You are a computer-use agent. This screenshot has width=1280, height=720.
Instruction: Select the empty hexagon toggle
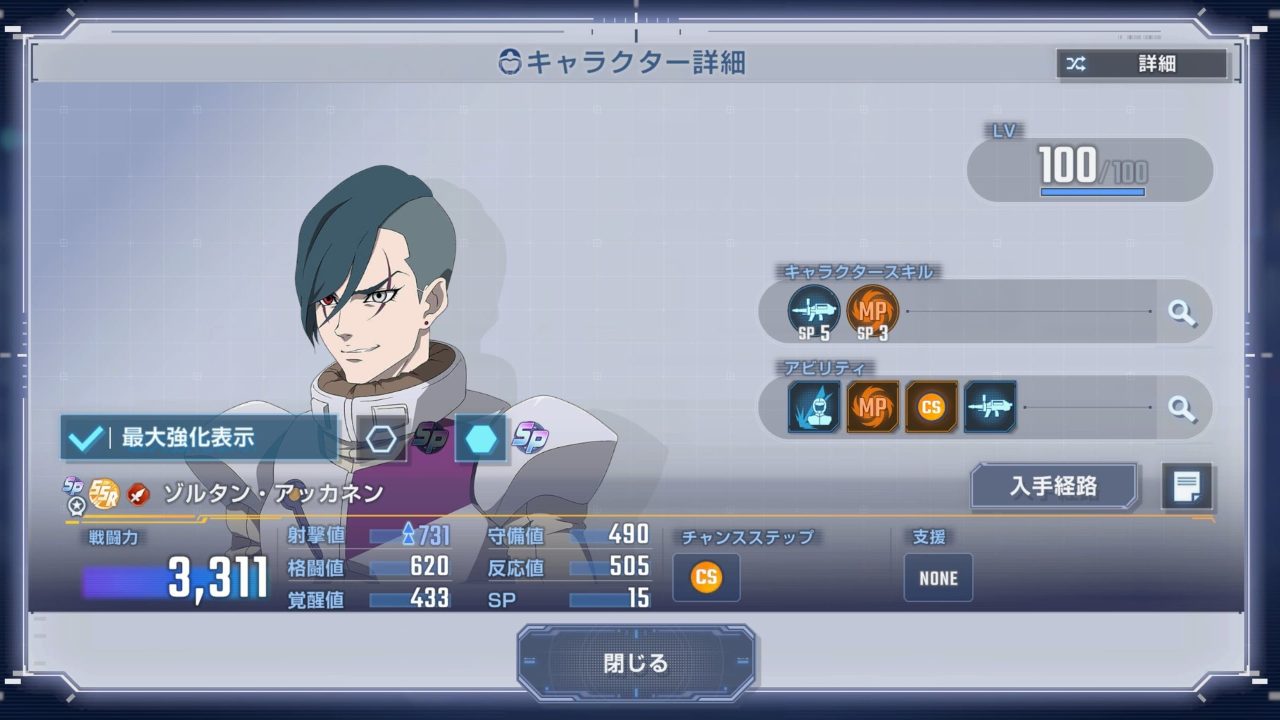tap(382, 439)
